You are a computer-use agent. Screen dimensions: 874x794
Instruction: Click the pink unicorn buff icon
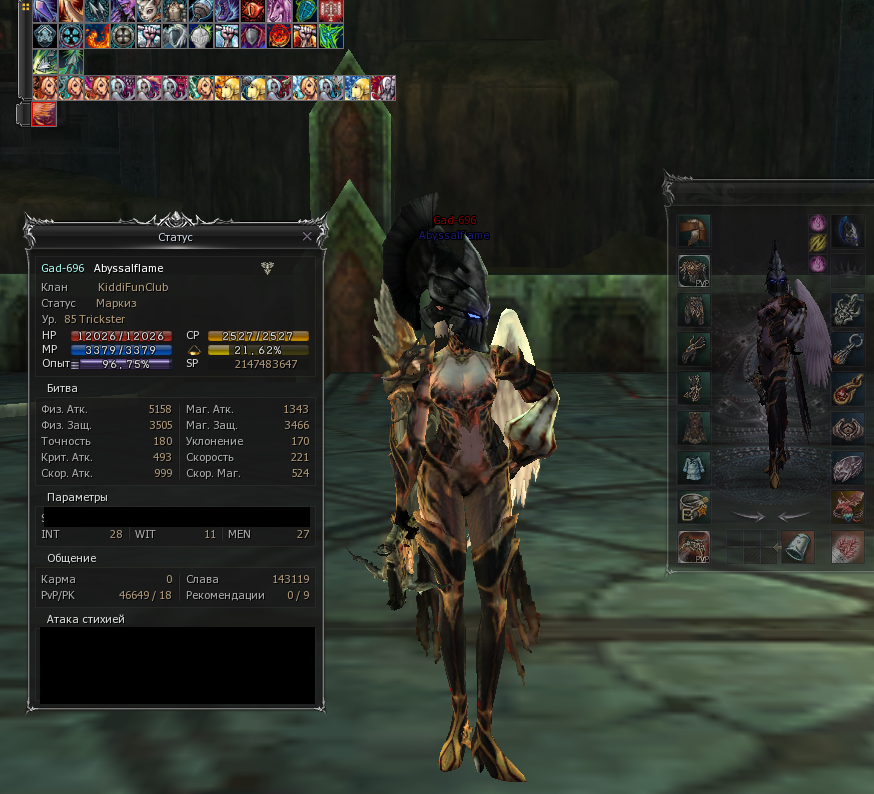pyautogui.click(x=278, y=11)
